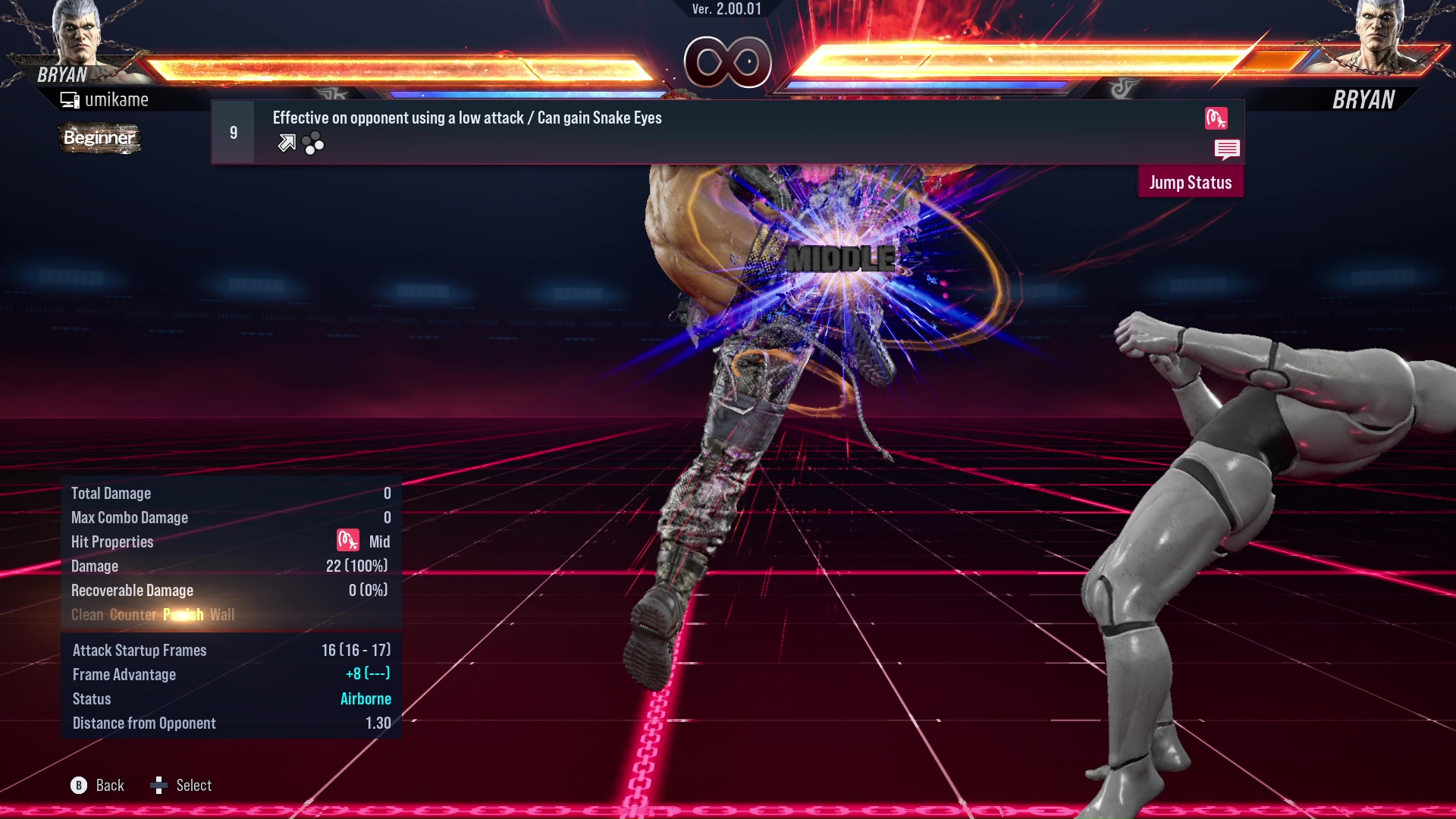Click the red Heat icon beside the move description
The height and width of the screenshot is (819, 1456).
click(x=1217, y=119)
